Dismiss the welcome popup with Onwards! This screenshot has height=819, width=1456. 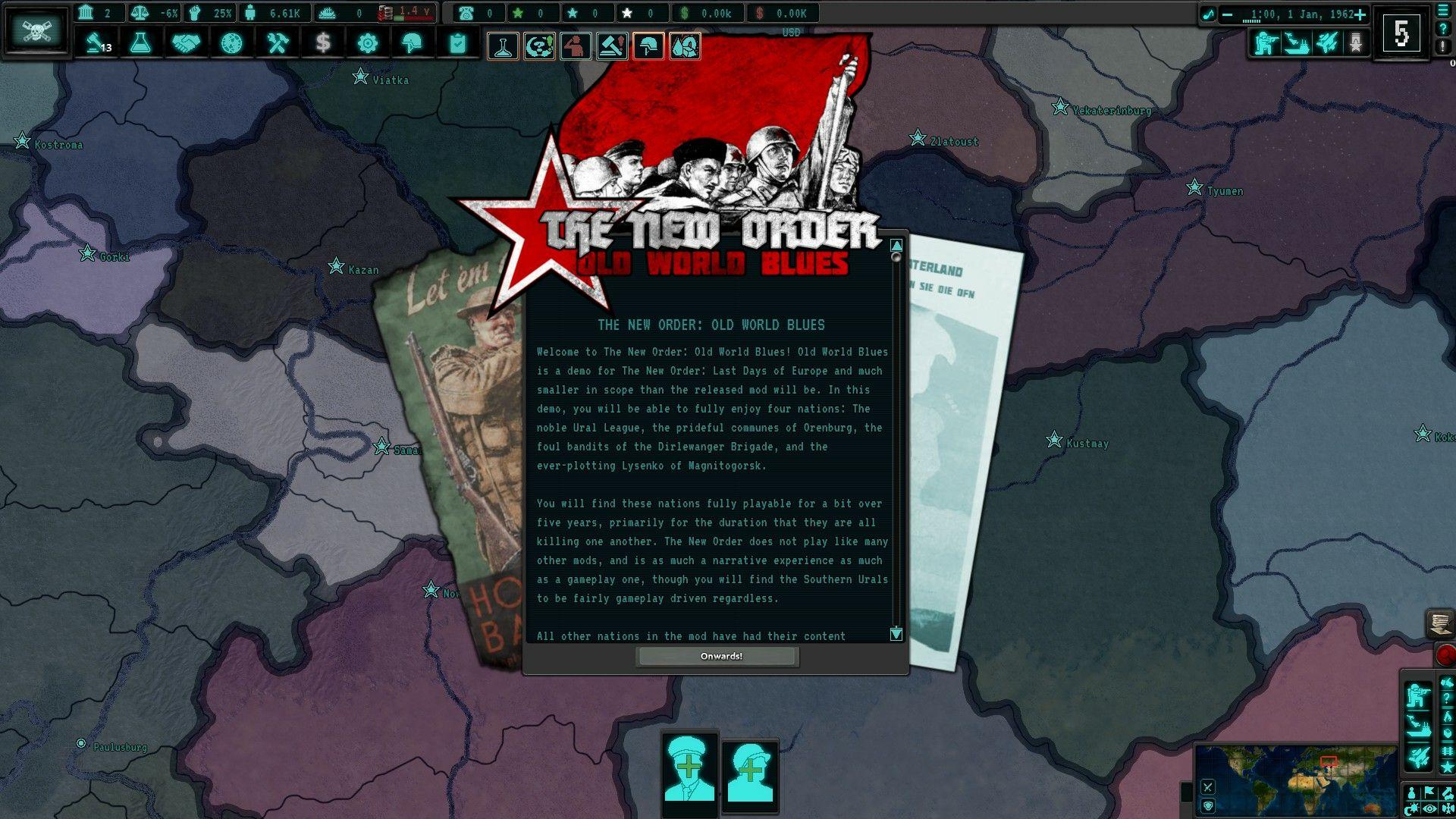click(717, 657)
